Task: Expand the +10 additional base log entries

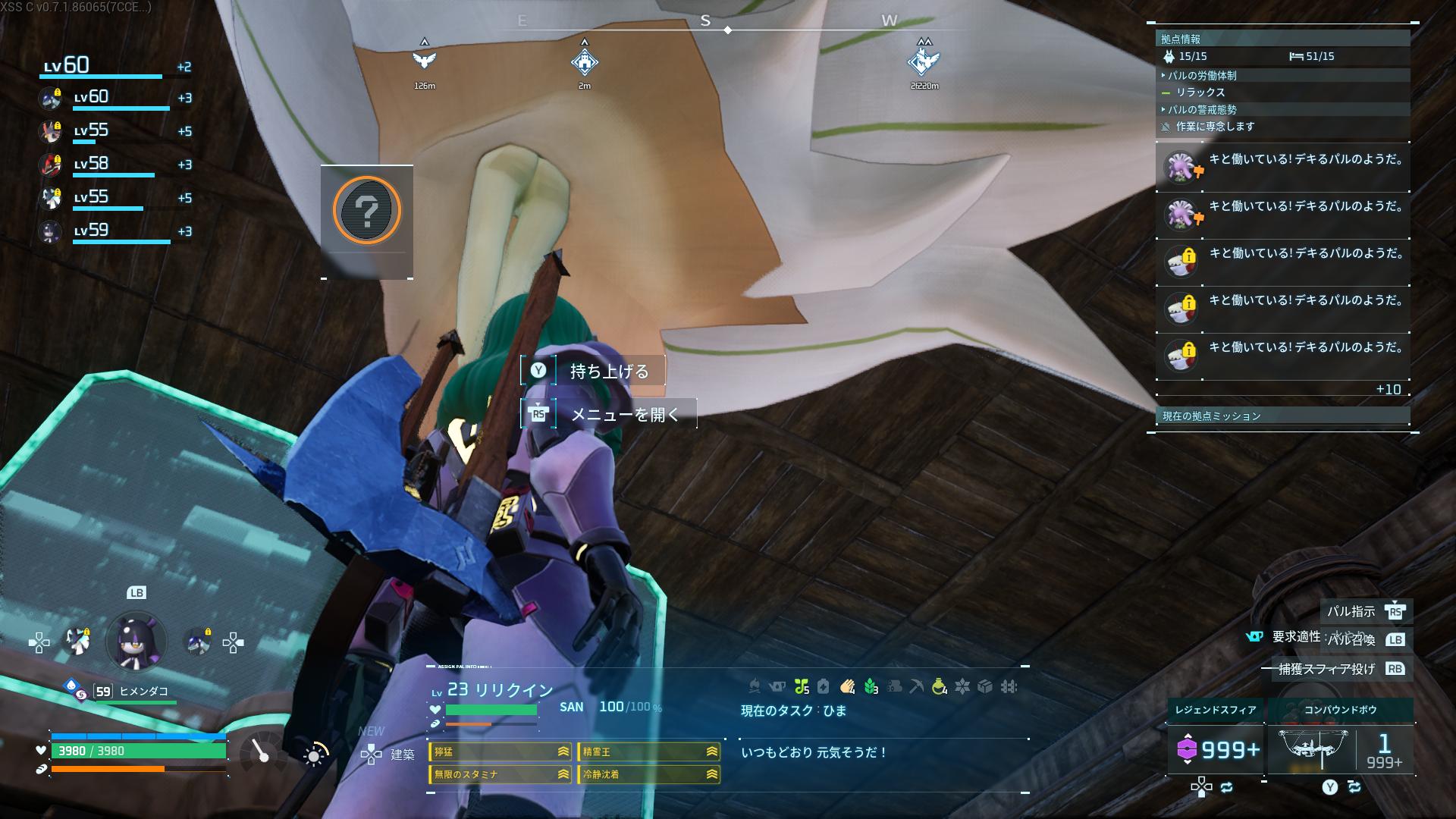Action: point(1388,389)
